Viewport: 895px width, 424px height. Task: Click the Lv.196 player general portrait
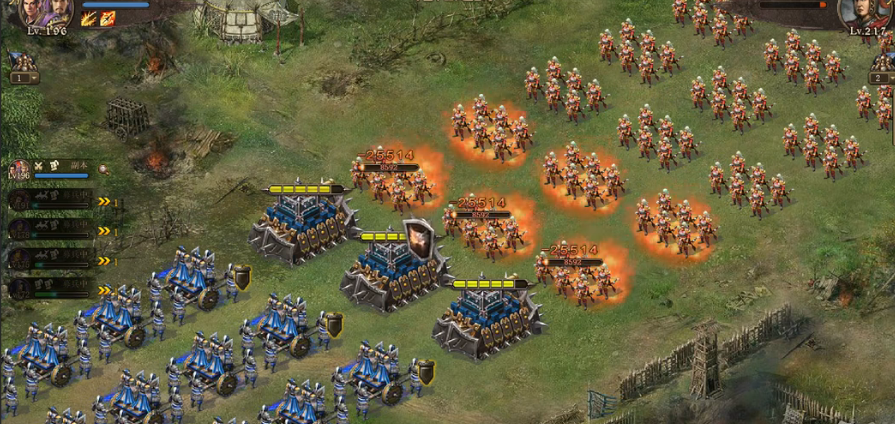(45, 12)
